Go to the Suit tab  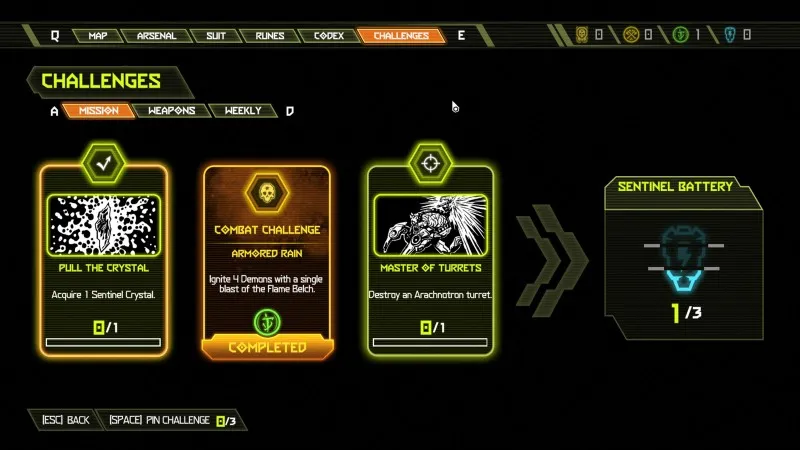pyautogui.click(x=214, y=36)
